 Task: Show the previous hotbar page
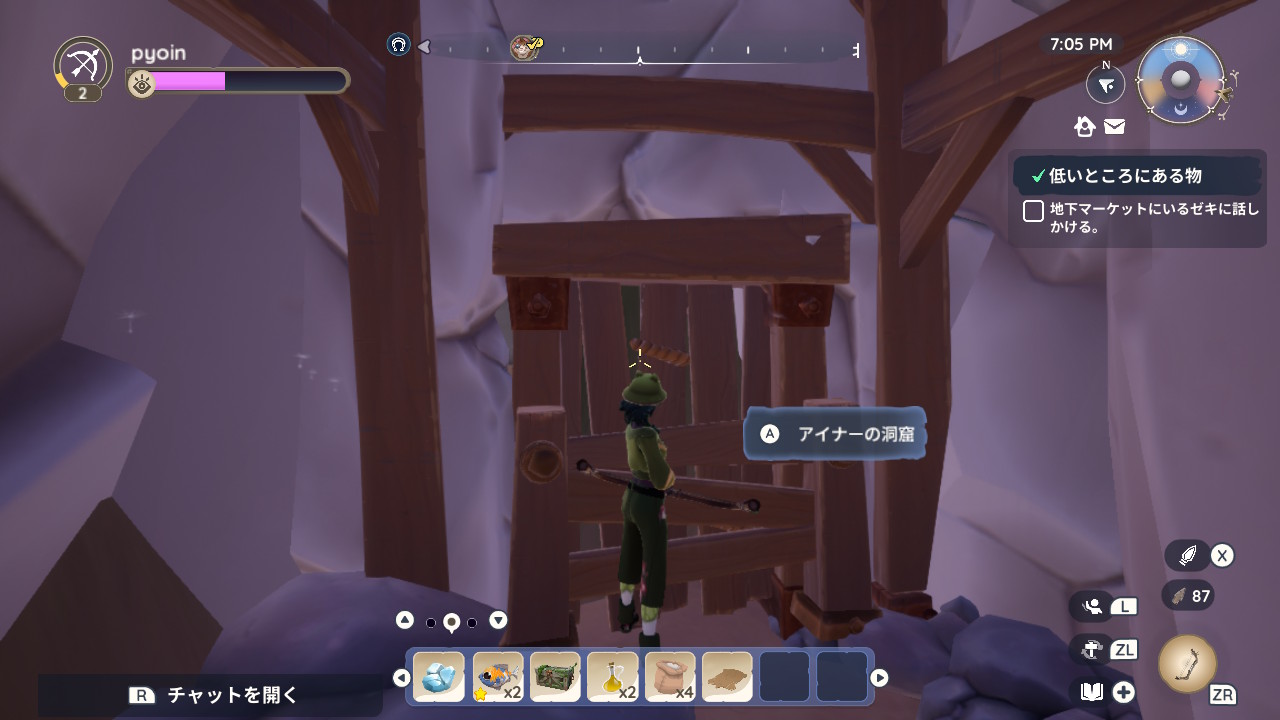point(401,678)
